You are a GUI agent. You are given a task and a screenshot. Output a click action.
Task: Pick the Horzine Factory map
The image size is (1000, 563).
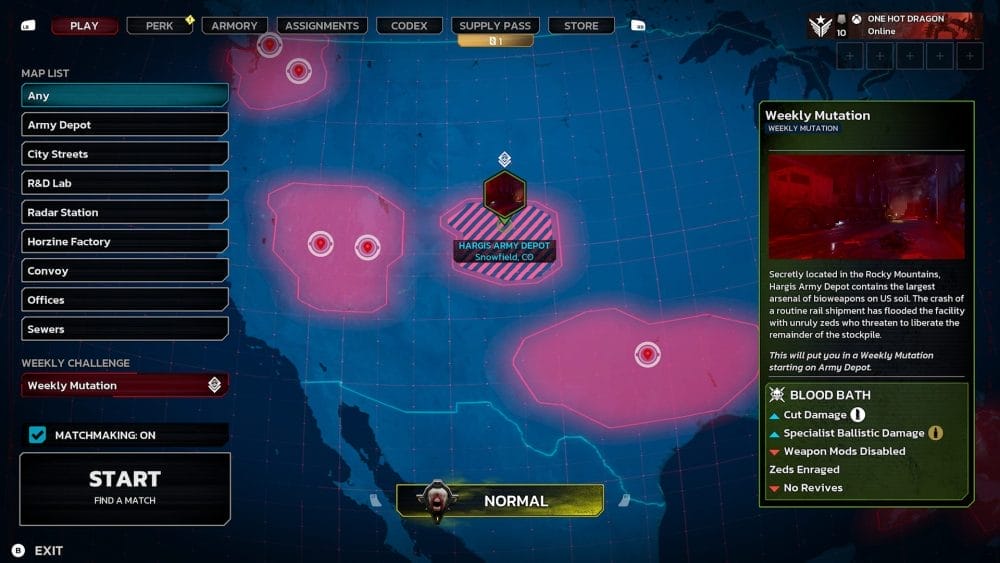tap(125, 241)
